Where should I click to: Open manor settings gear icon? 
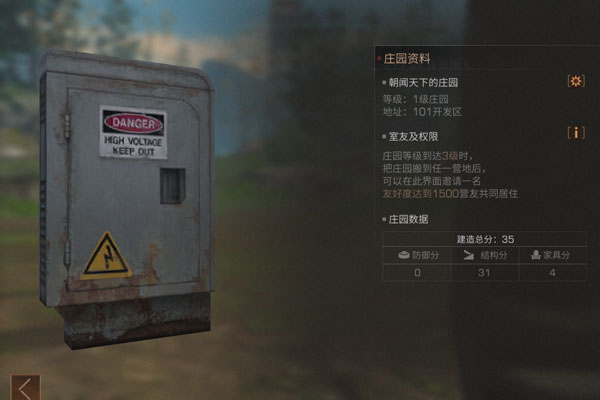(575, 81)
